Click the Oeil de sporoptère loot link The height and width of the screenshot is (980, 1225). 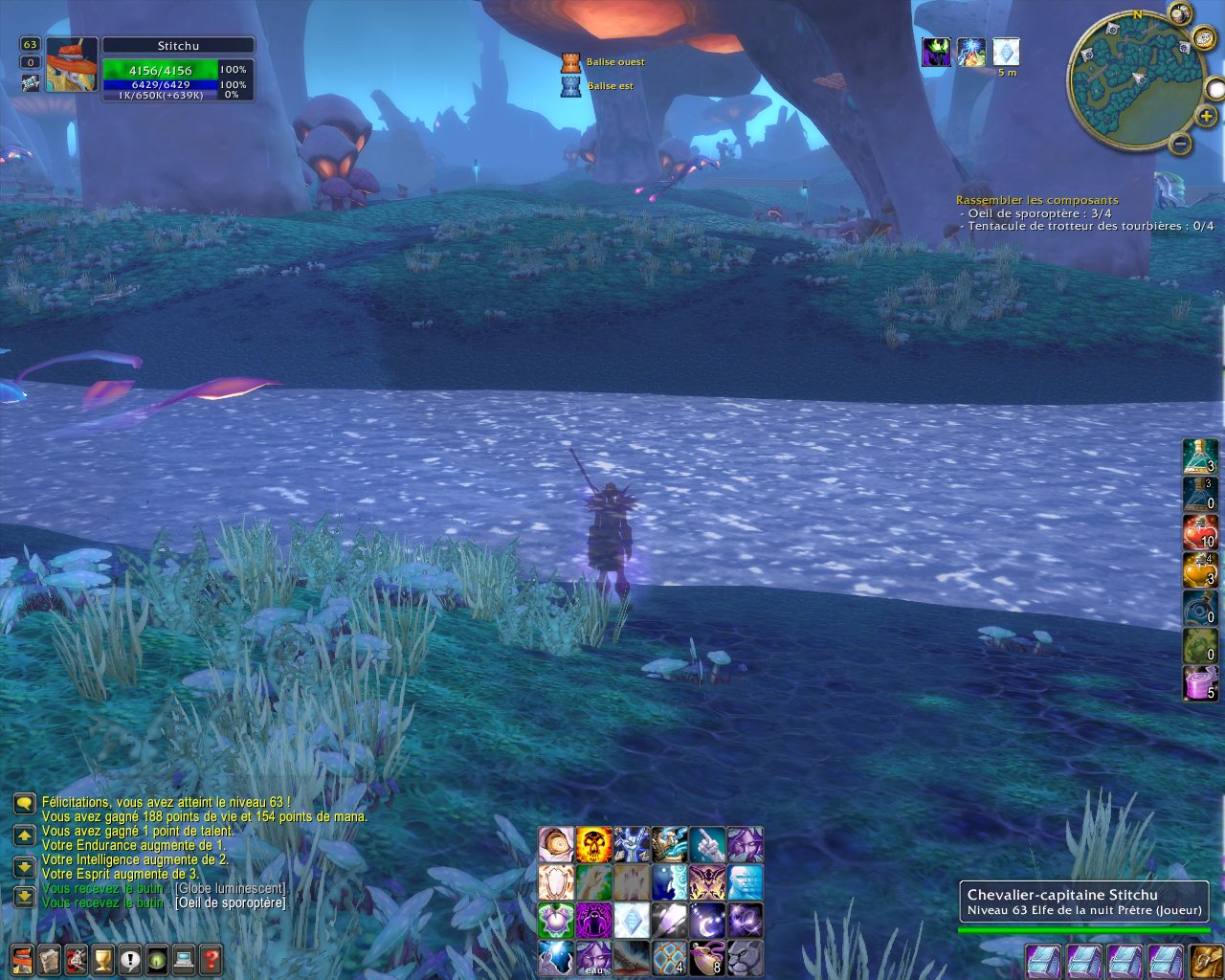click(230, 902)
